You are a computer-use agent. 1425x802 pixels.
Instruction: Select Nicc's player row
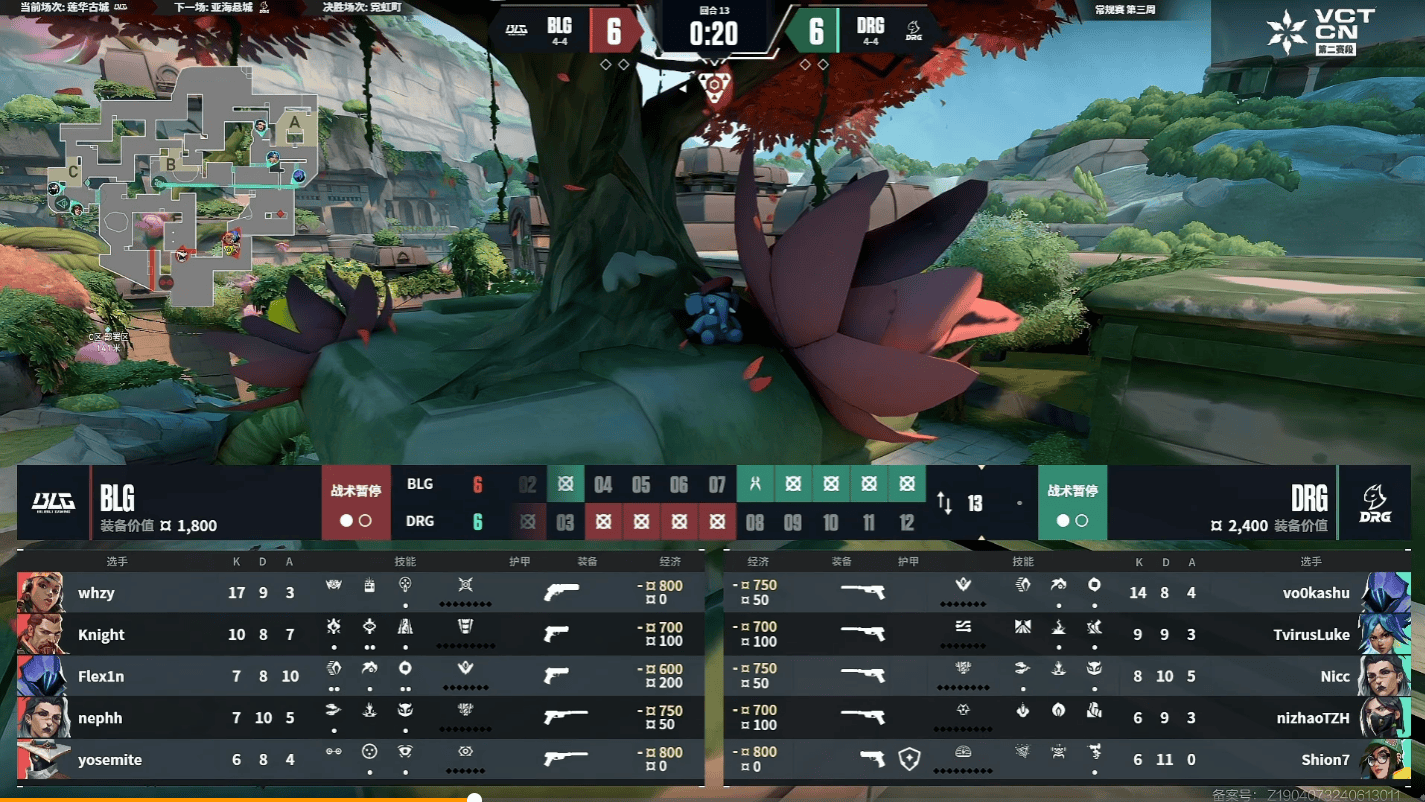[1066, 677]
